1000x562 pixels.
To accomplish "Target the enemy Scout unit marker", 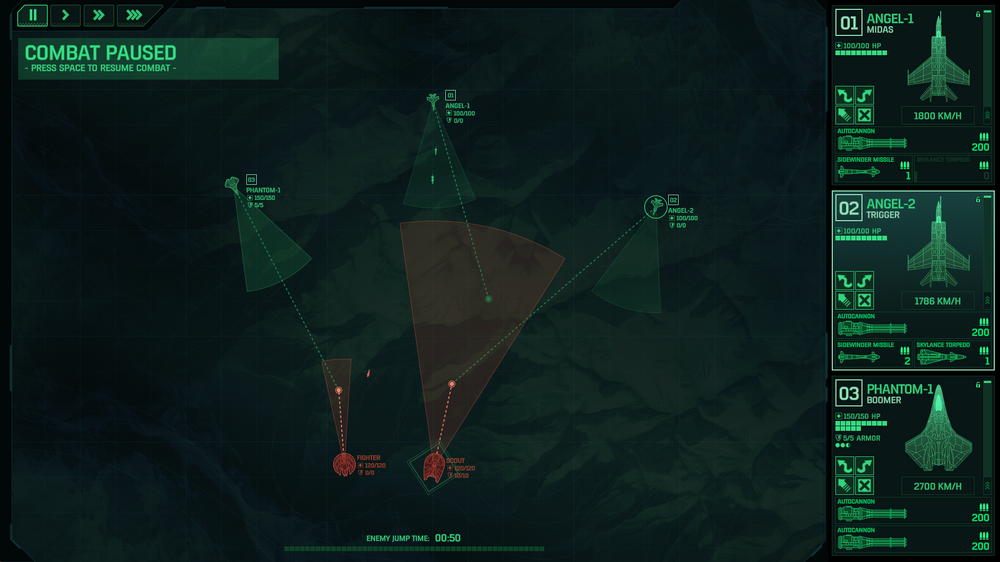I will point(434,465).
